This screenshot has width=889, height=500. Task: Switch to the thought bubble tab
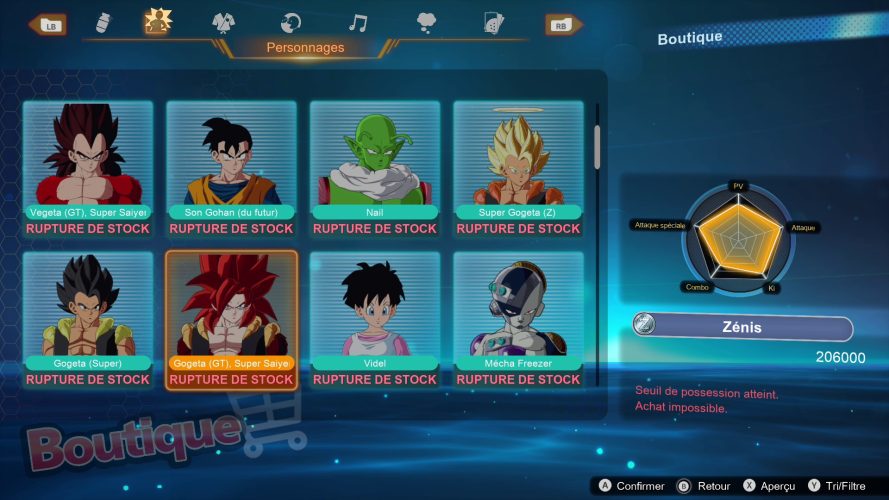[x=426, y=23]
